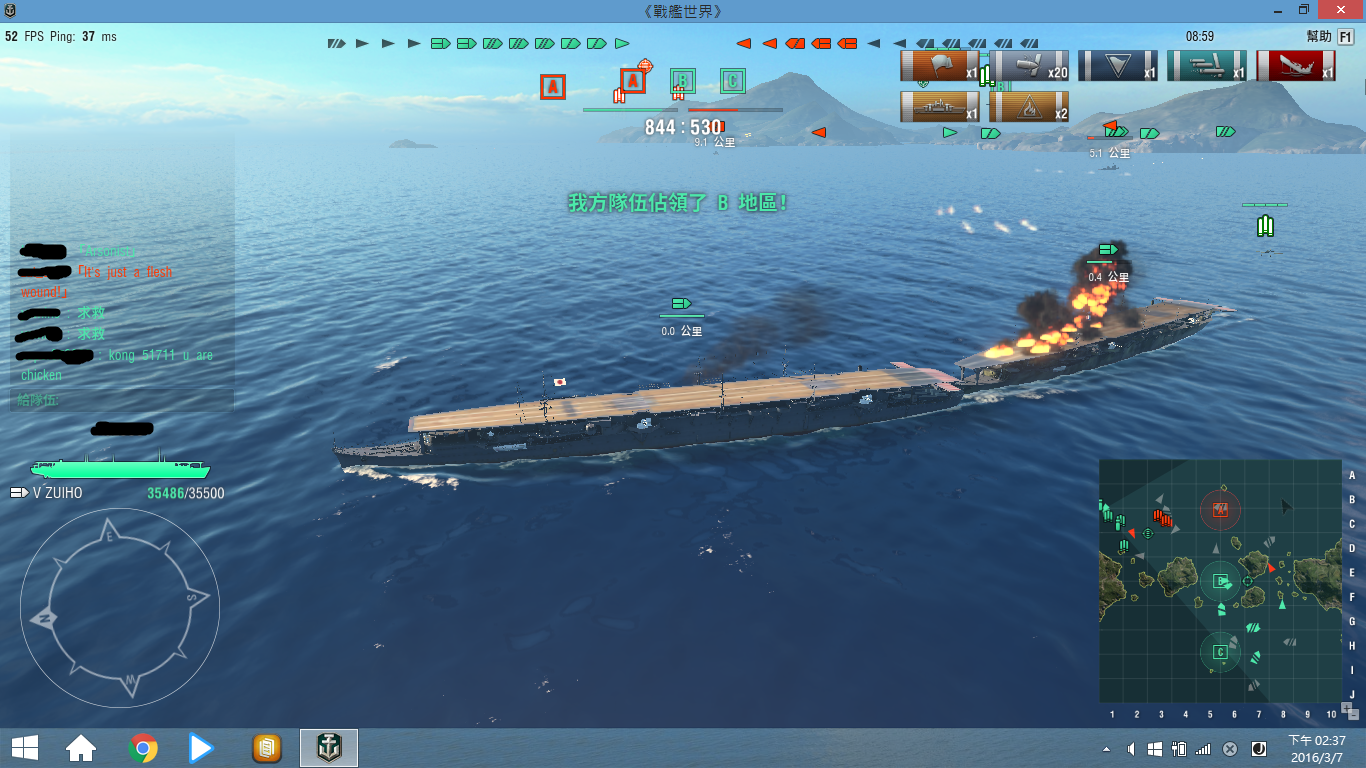
Task: Select capture point C on the minimap
Action: (1220, 653)
